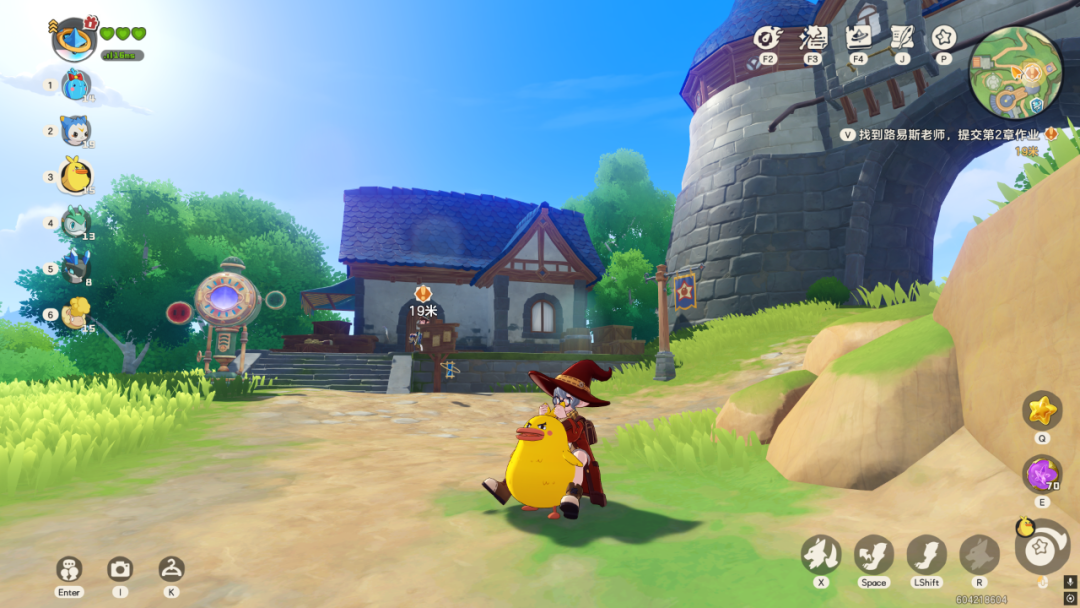The image size is (1080, 608).
Task: Activate the jump action icon
Action: click(x=873, y=554)
